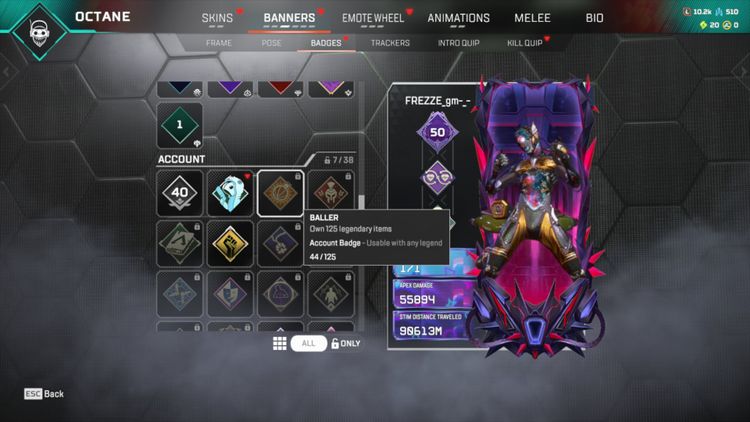Open the Skins tab
This screenshot has height=422, width=750.
click(217, 18)
